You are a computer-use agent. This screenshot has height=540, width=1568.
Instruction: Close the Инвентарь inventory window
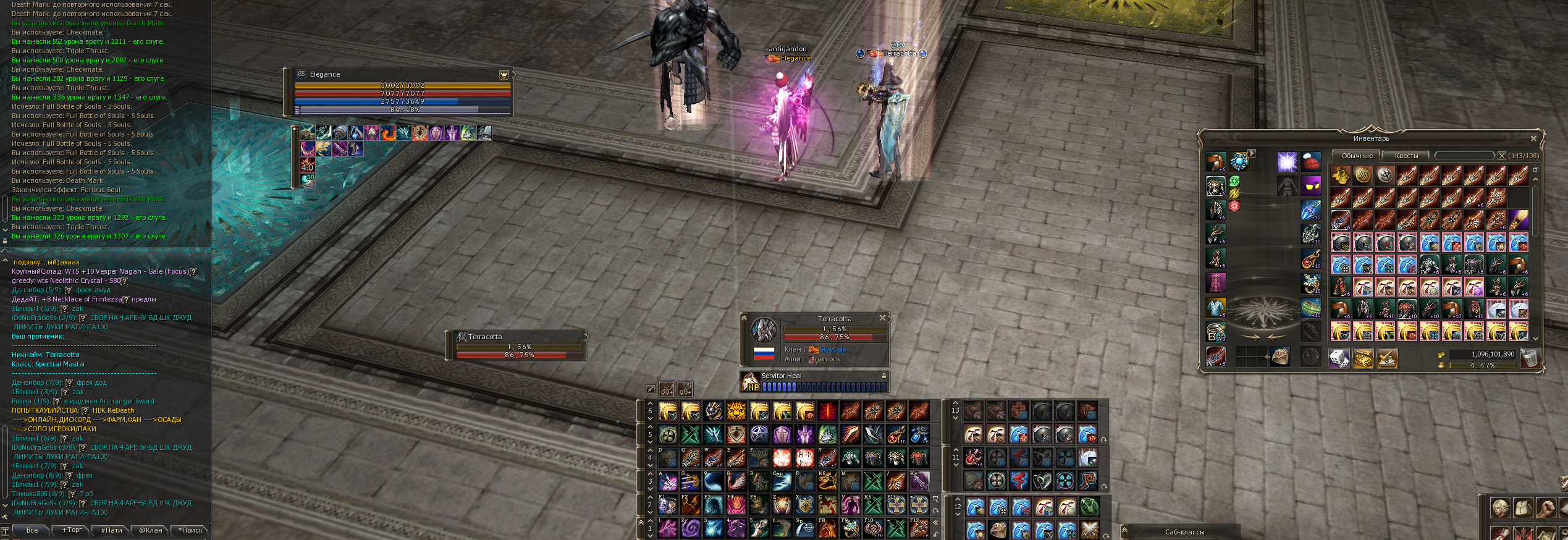(1533, 138)
